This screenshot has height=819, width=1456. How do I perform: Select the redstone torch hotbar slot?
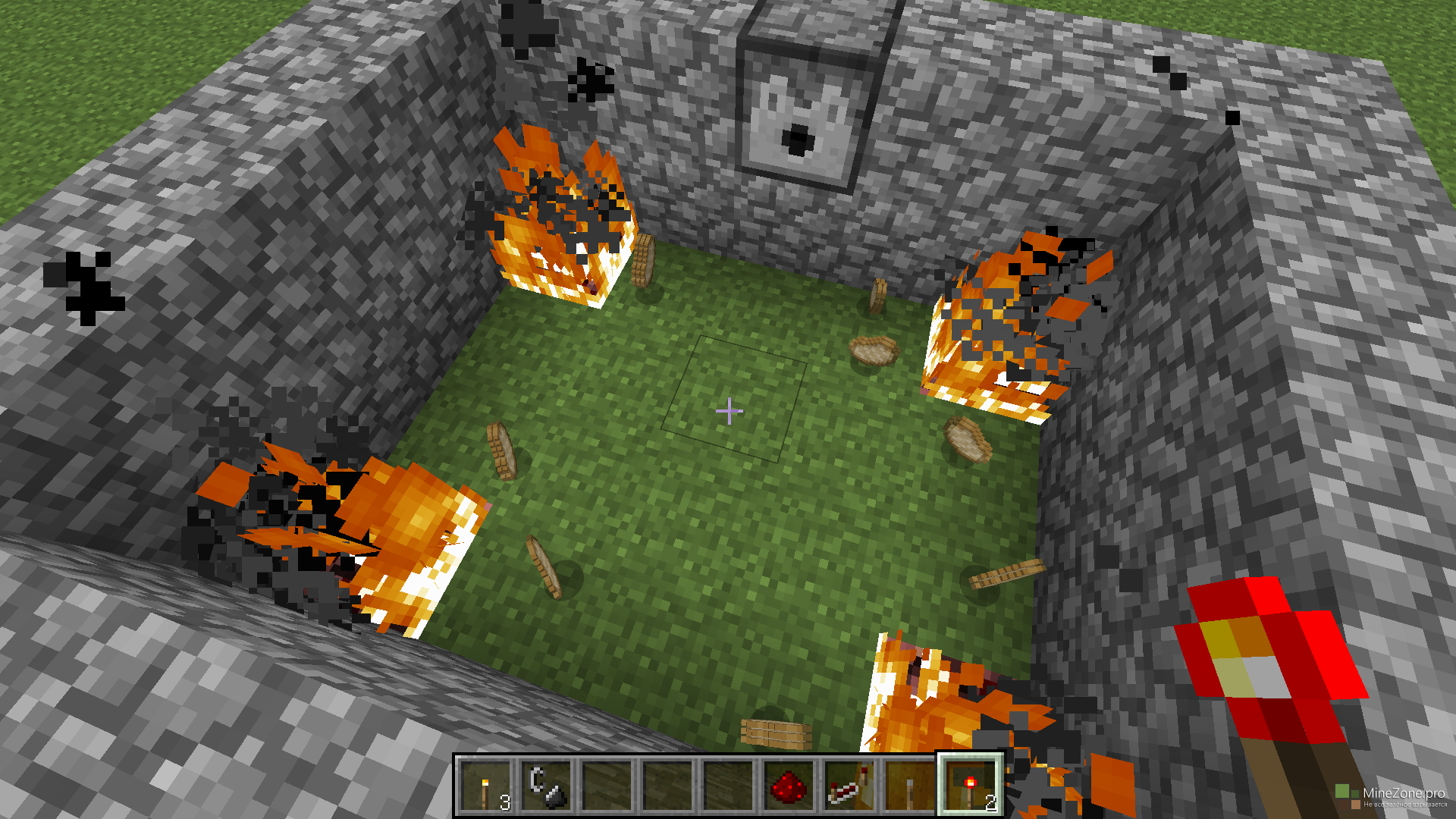(x=971, y=787)
